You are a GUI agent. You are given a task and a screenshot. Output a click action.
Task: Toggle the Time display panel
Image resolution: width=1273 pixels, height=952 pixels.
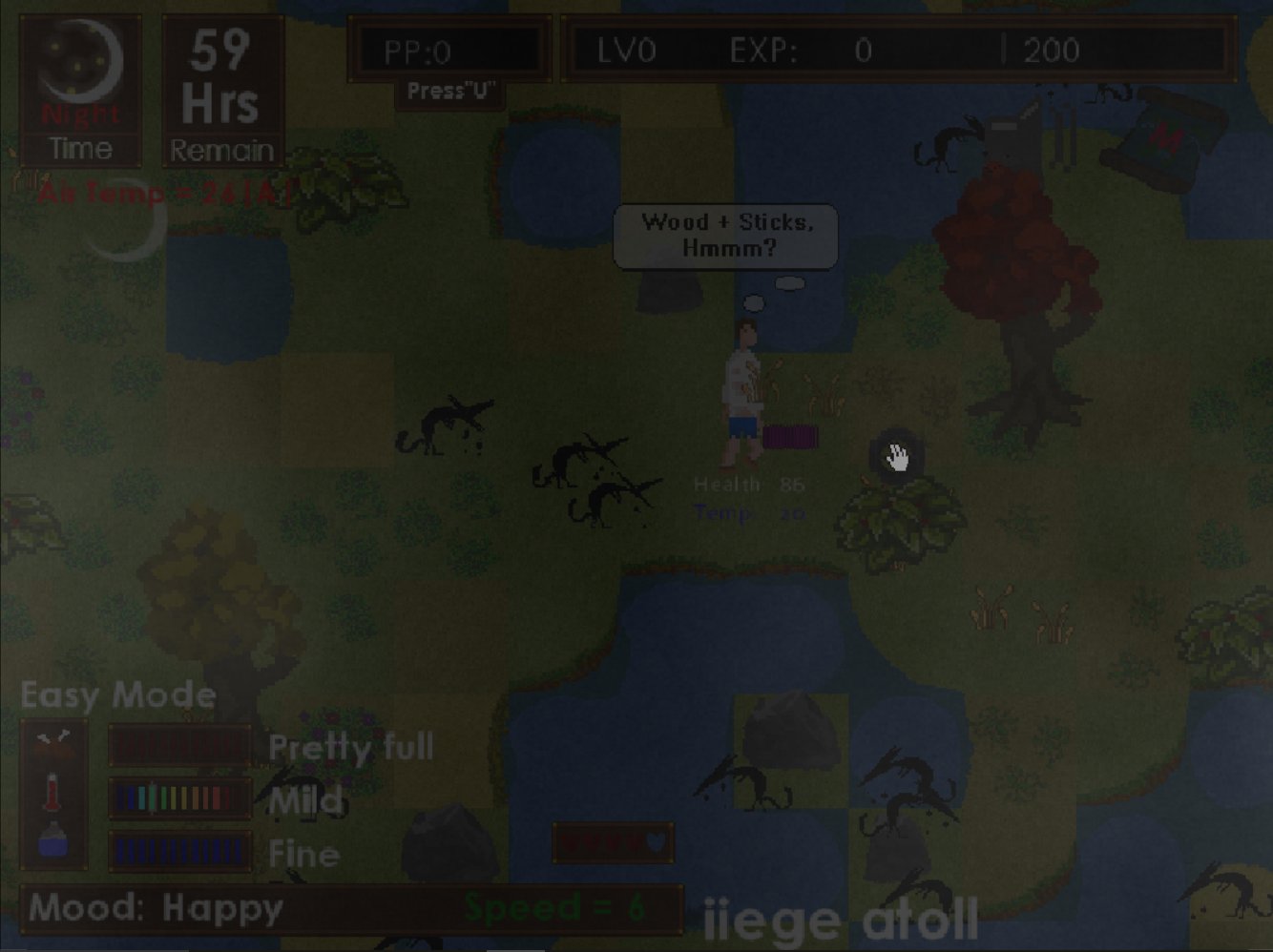click(81, 149)
